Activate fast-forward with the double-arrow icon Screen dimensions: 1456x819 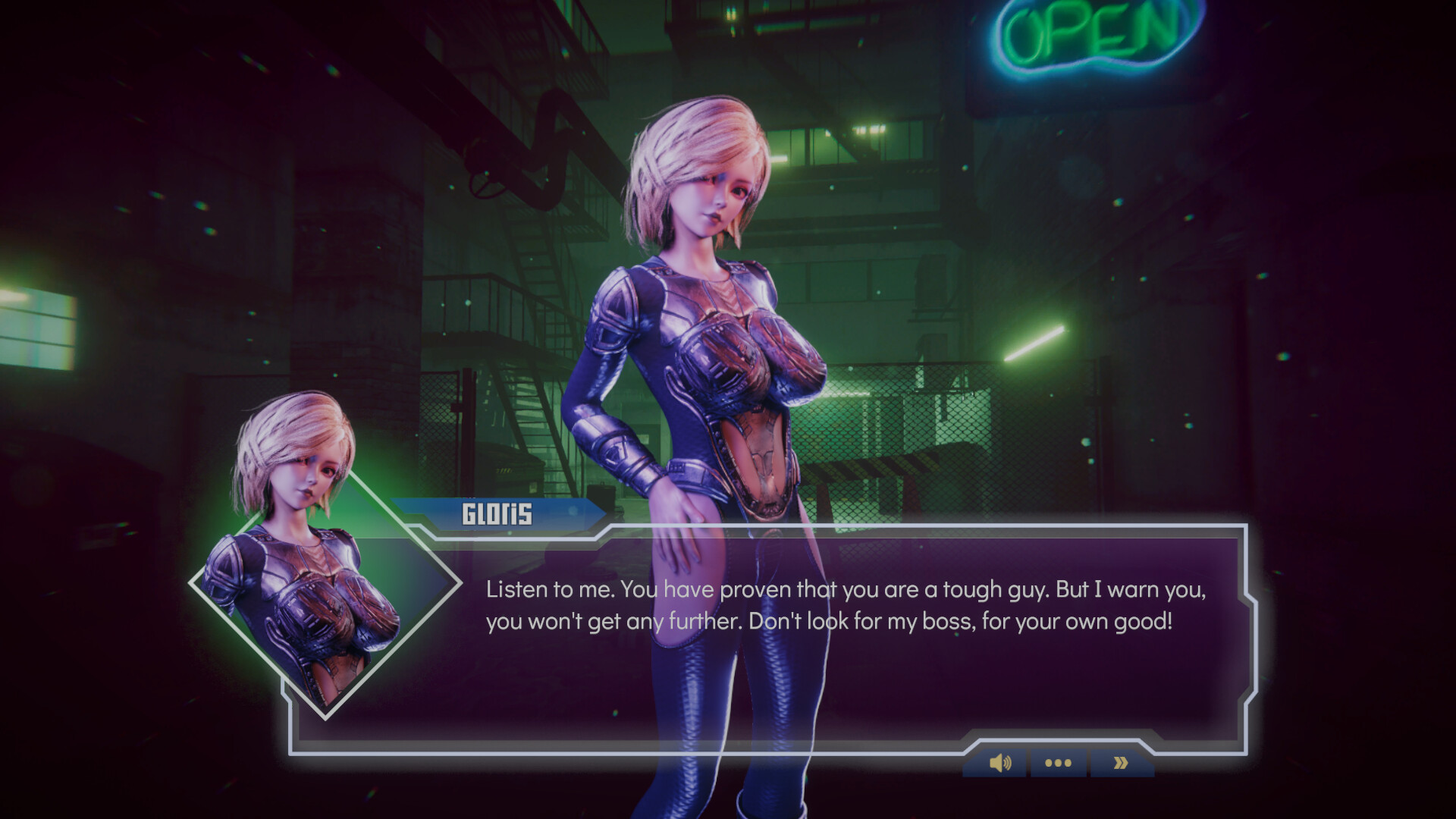[x=1120, y=763]
